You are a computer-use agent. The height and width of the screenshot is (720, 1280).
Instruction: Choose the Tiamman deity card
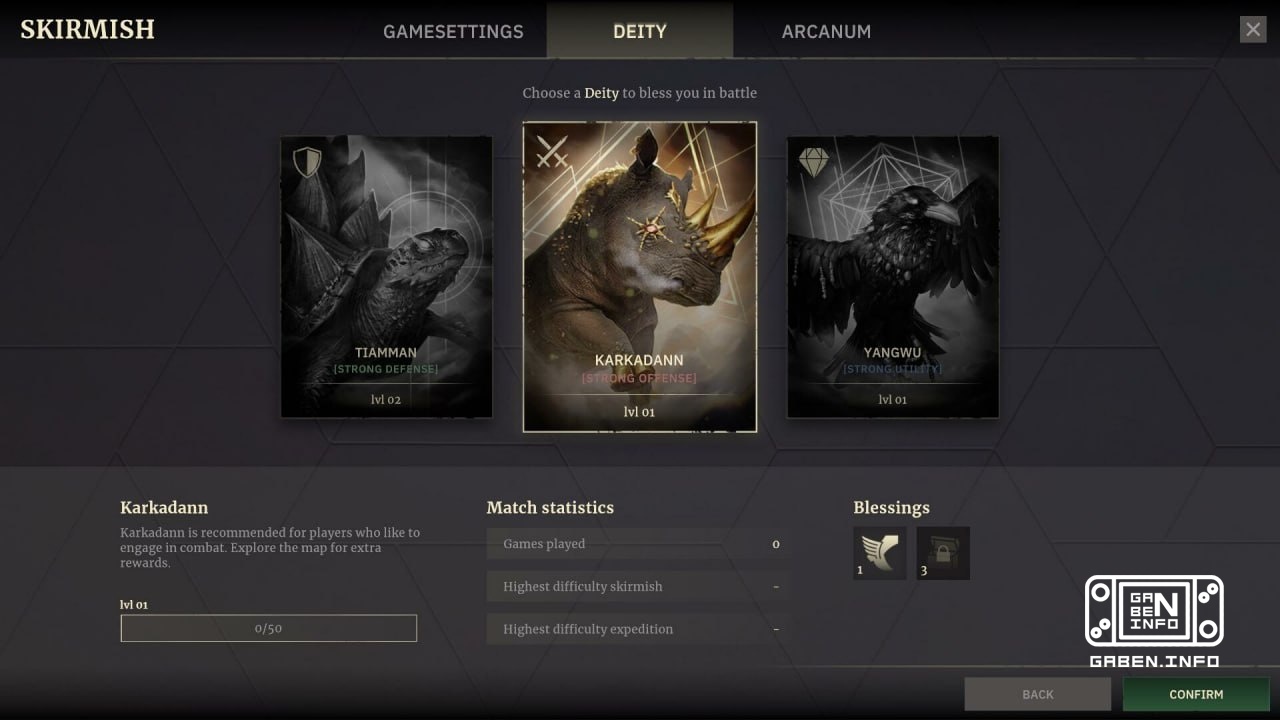[x=386, y=276]
